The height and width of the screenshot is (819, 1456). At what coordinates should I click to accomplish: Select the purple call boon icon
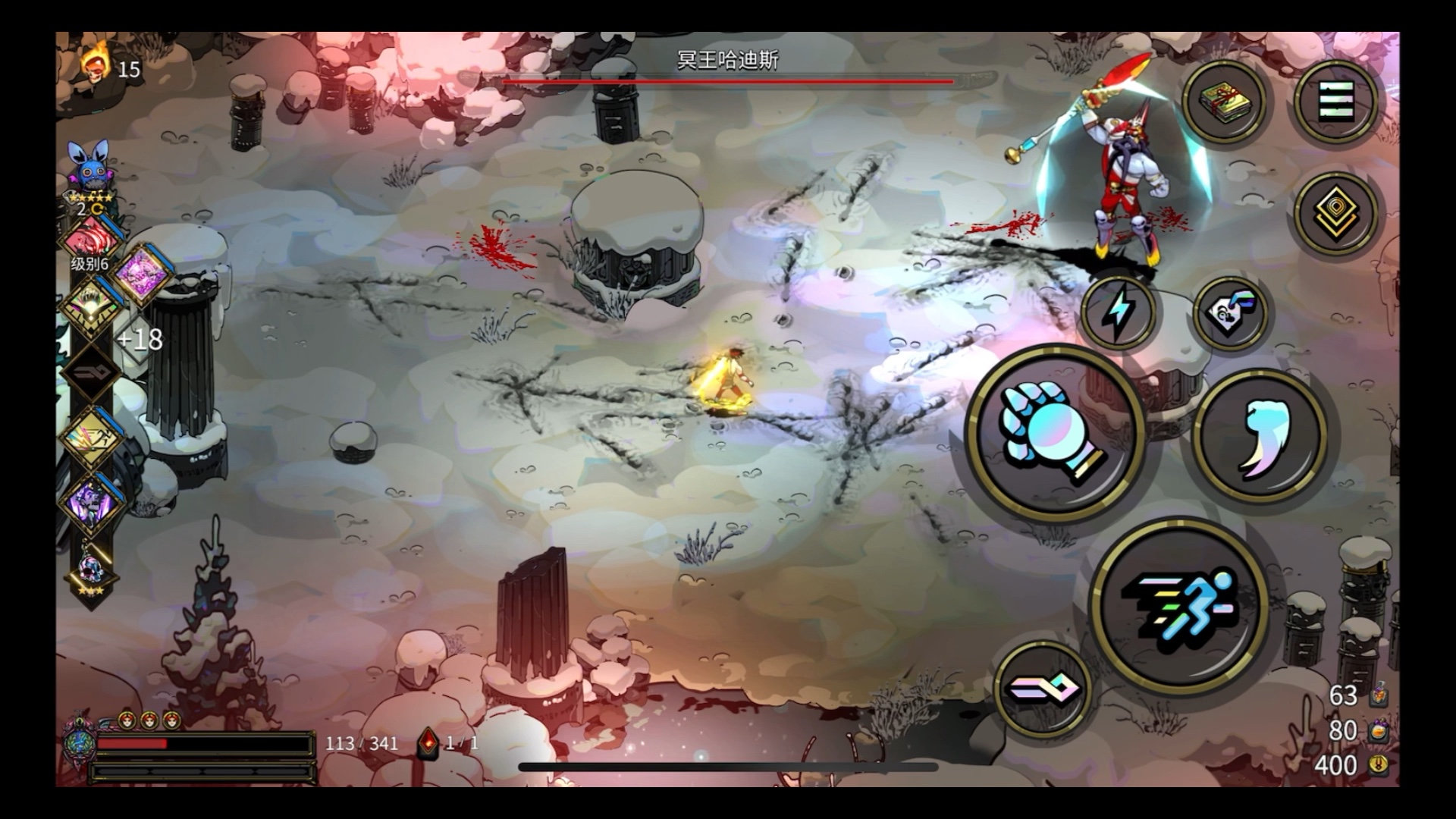91,503
